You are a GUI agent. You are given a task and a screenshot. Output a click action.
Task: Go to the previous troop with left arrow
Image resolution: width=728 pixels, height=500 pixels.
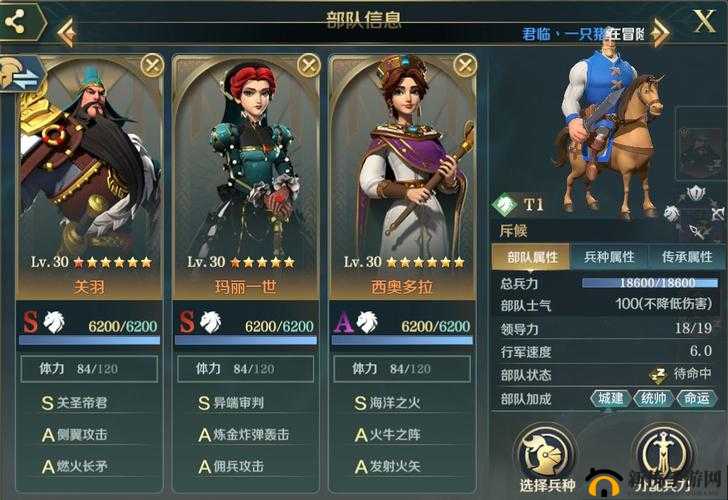(x=66, y=33)
